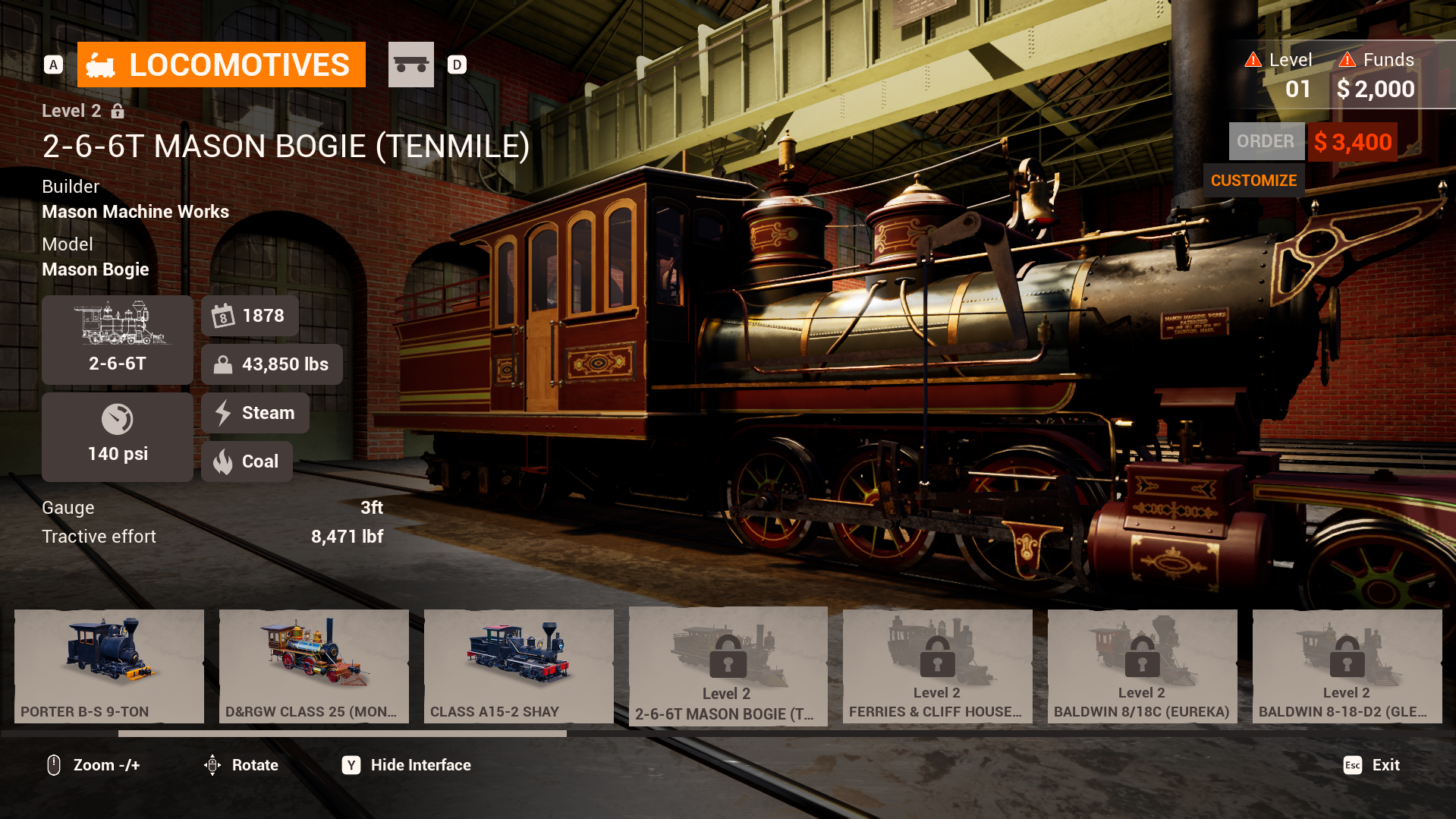Select the locked 2-6-6T Mason Bogie tile
Image resolution: width=1456 pixels, height=819 pixels.
(728, 666)
